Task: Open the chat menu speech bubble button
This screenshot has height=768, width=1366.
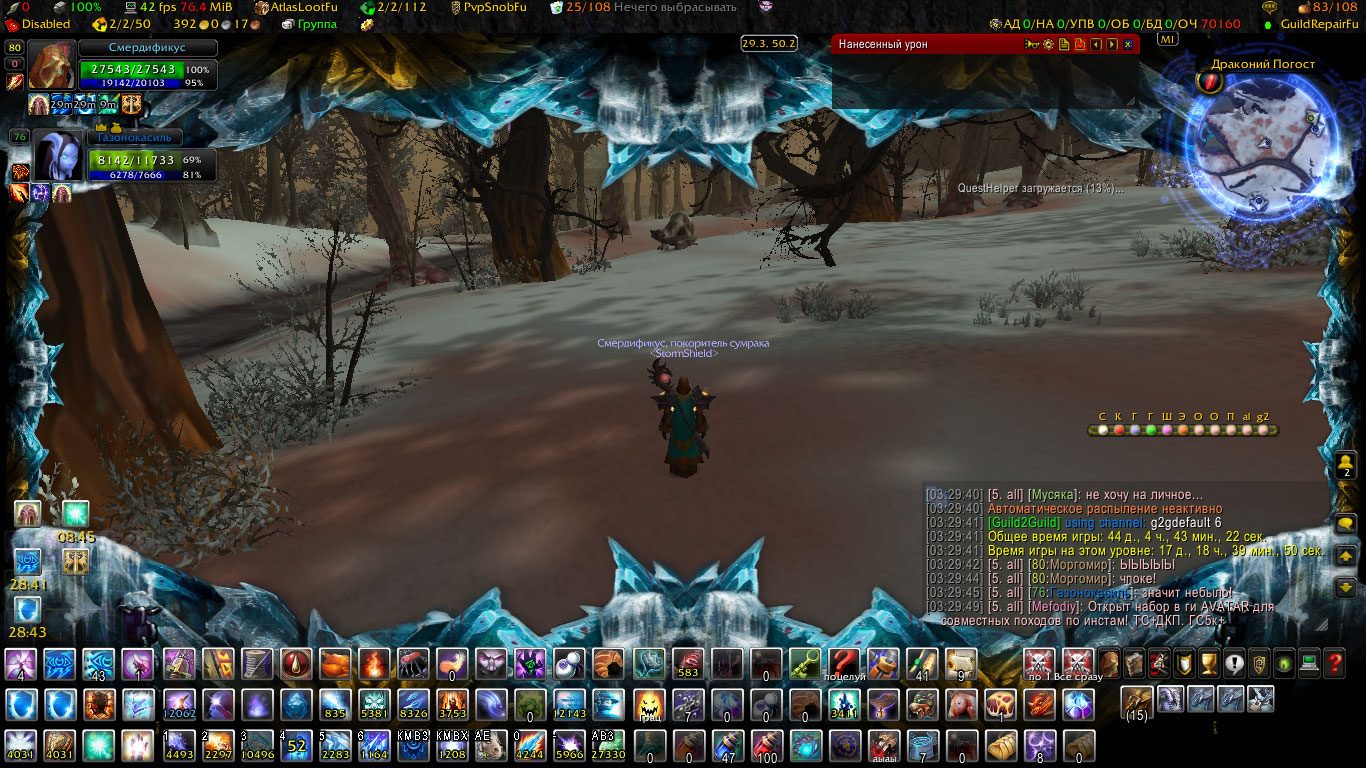Action: click(1345, 523)
